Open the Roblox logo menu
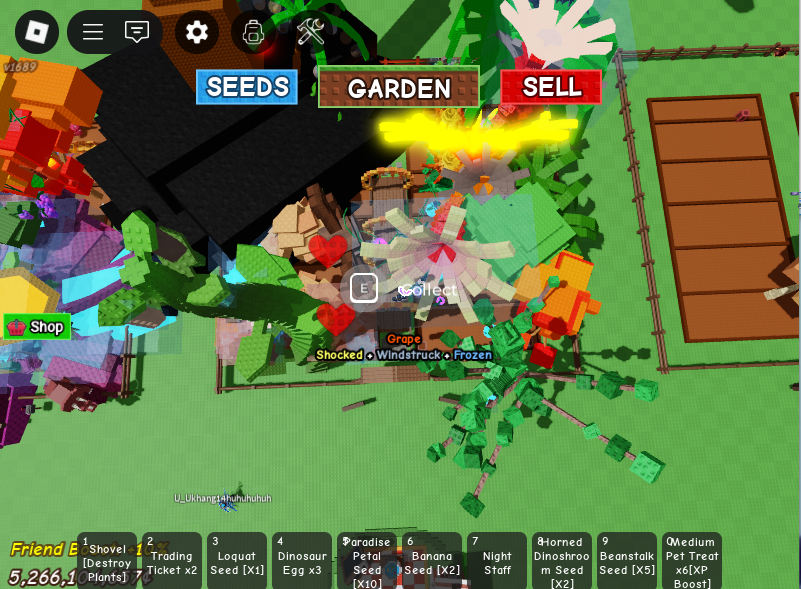This screenshot has height=589, width=801. pos(37,32)
